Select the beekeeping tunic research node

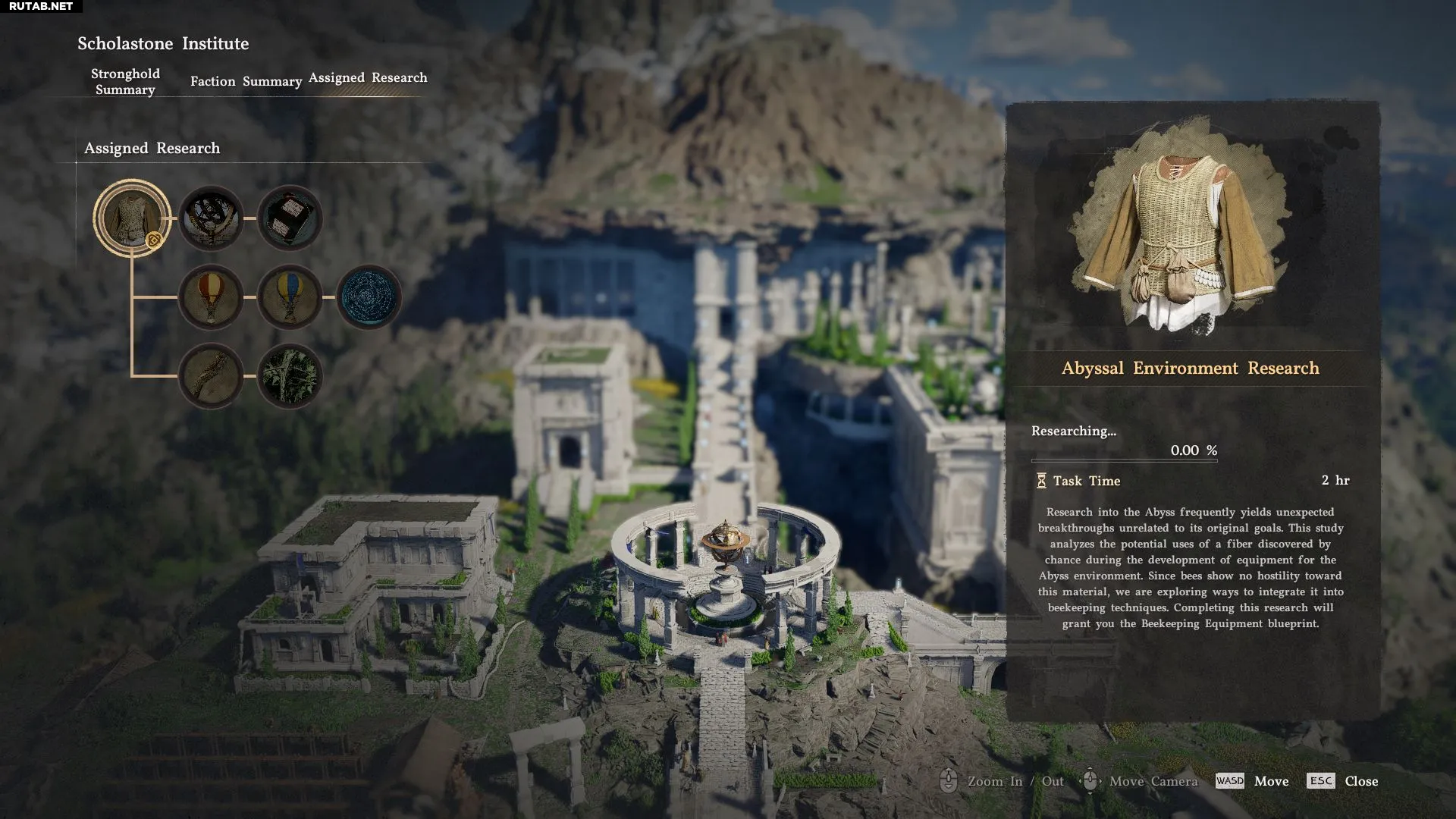point(131,218)
